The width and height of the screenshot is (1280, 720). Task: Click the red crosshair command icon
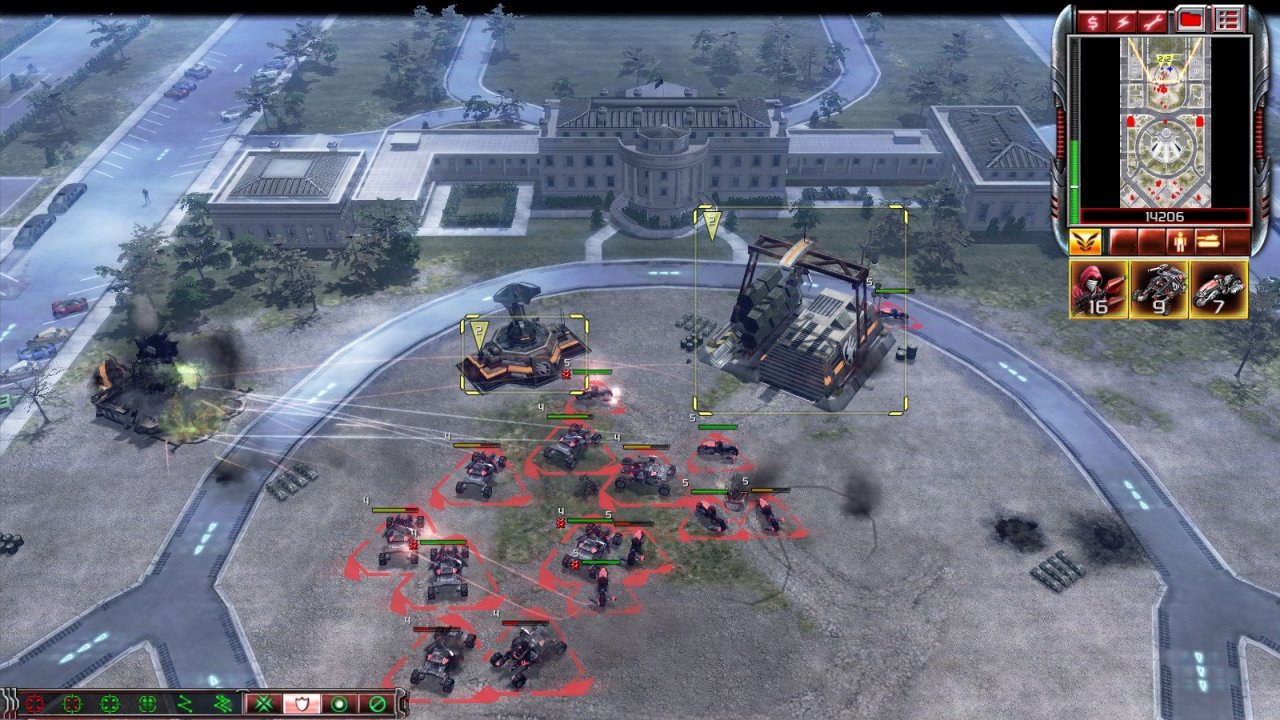pyautogui.click(x=36, y=704)
